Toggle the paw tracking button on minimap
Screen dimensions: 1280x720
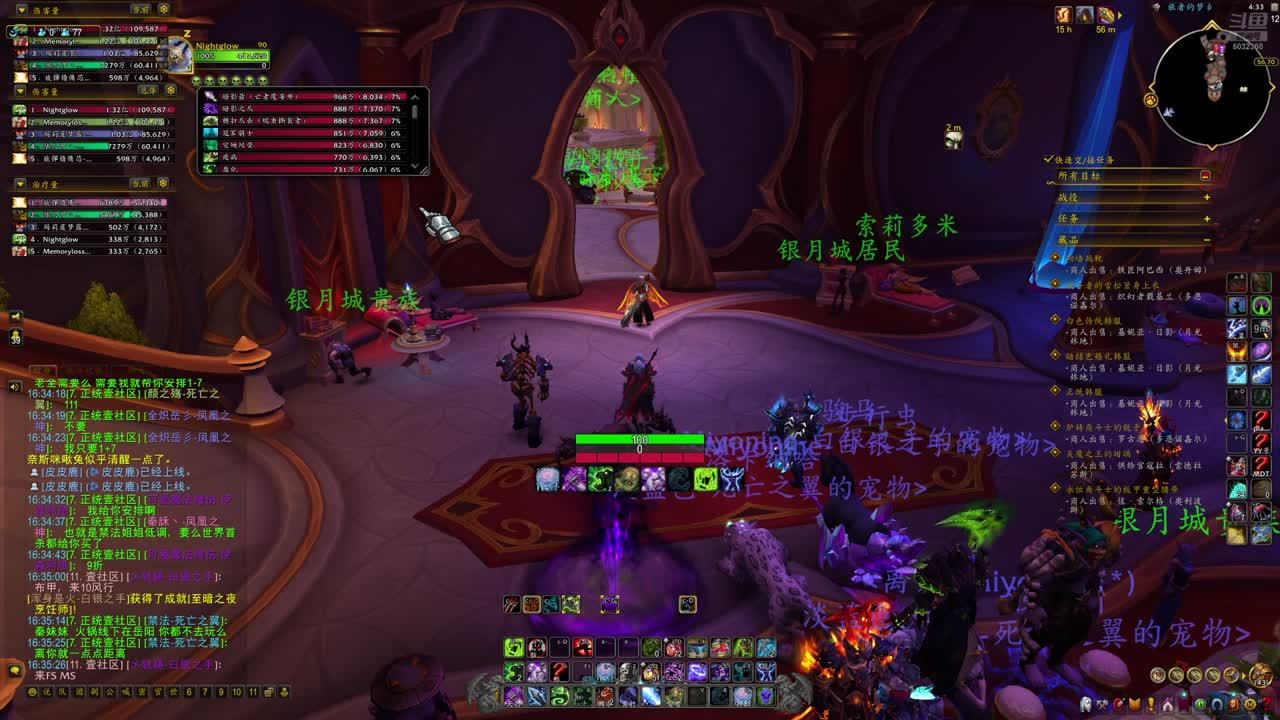[x=1150, y=100]
